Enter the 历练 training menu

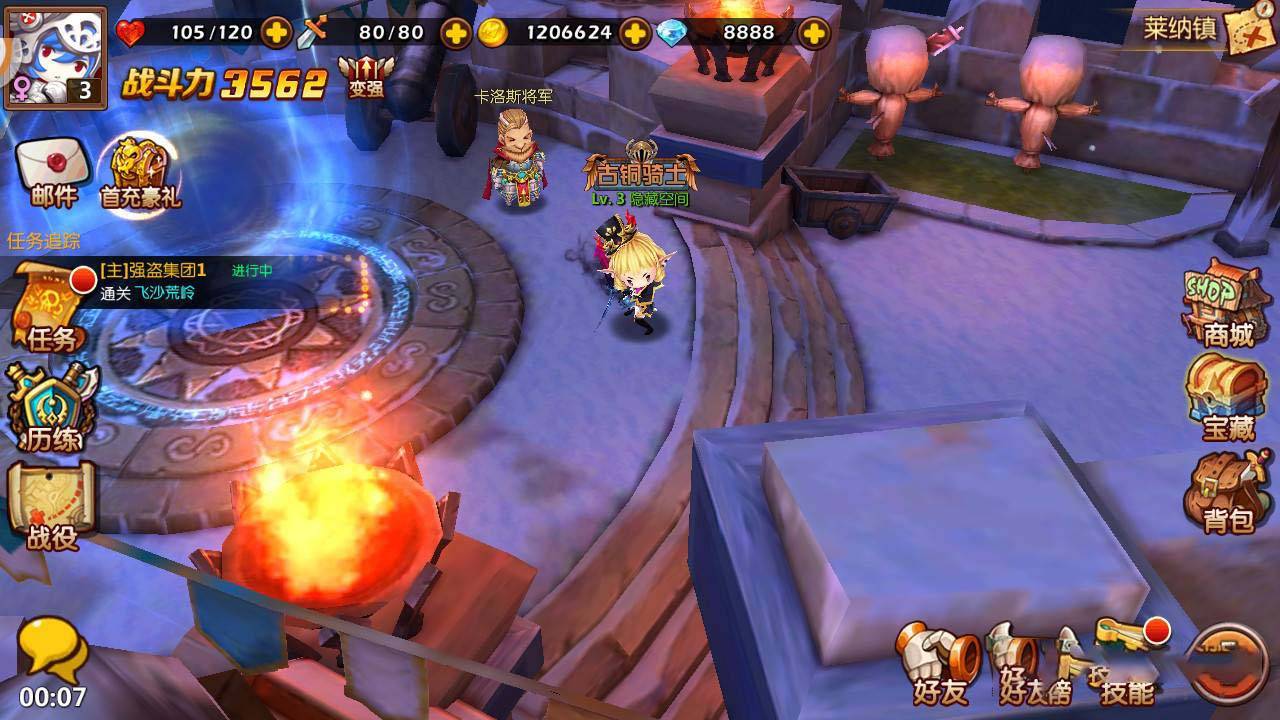point(52,408)
